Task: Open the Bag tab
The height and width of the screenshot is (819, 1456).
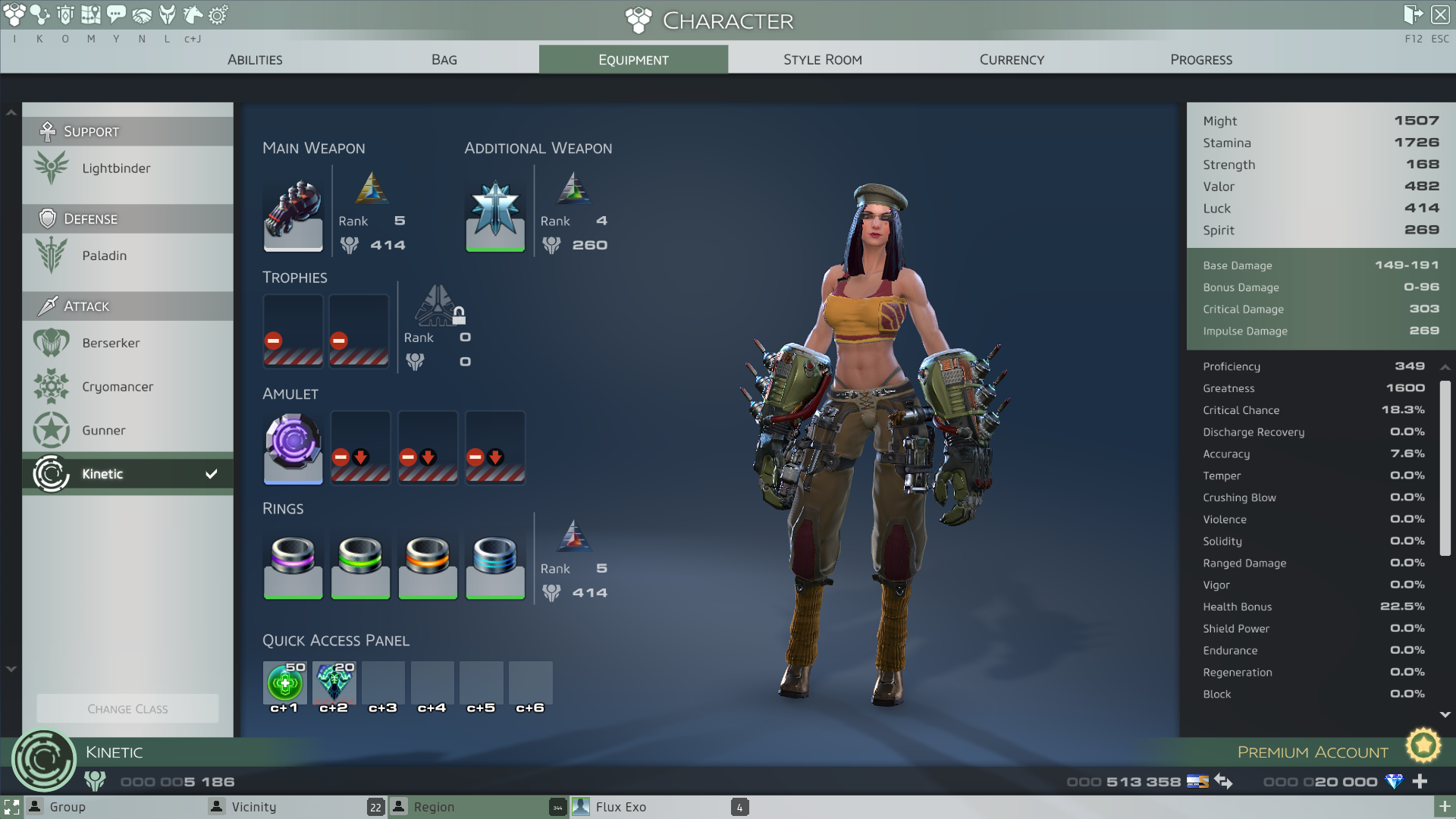Action: pos(444,59)
